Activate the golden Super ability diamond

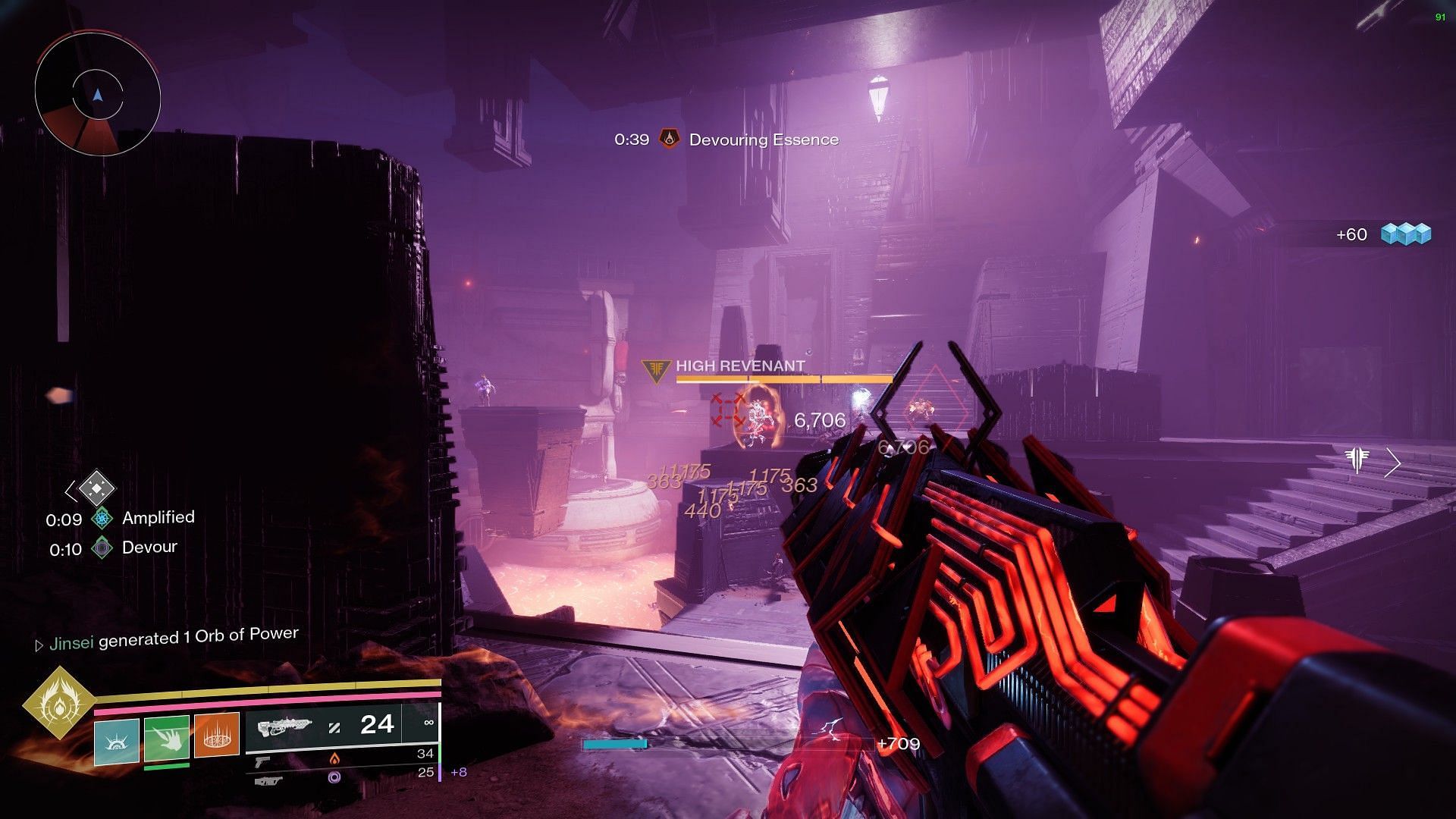[x=58, y=704]
